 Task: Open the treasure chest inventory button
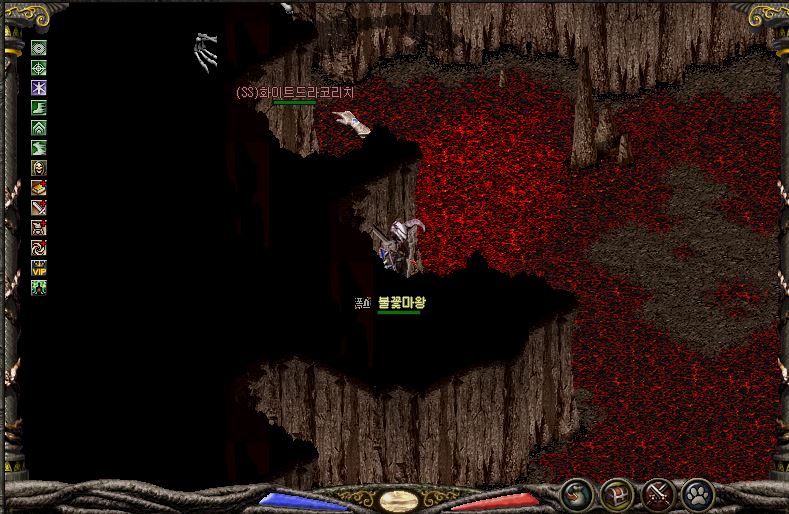(617, 493)
